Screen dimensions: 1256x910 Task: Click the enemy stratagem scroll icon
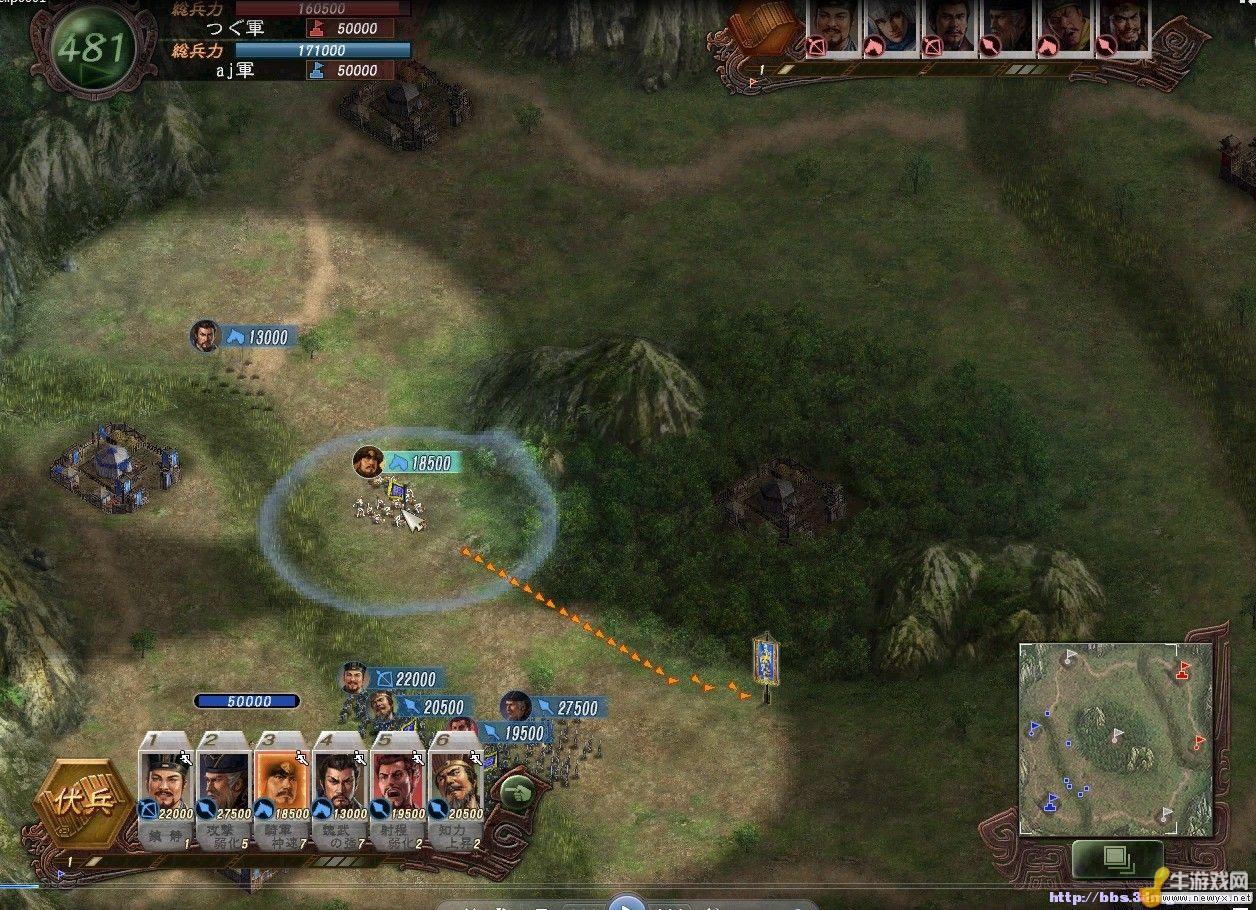[x=769, y=28]
